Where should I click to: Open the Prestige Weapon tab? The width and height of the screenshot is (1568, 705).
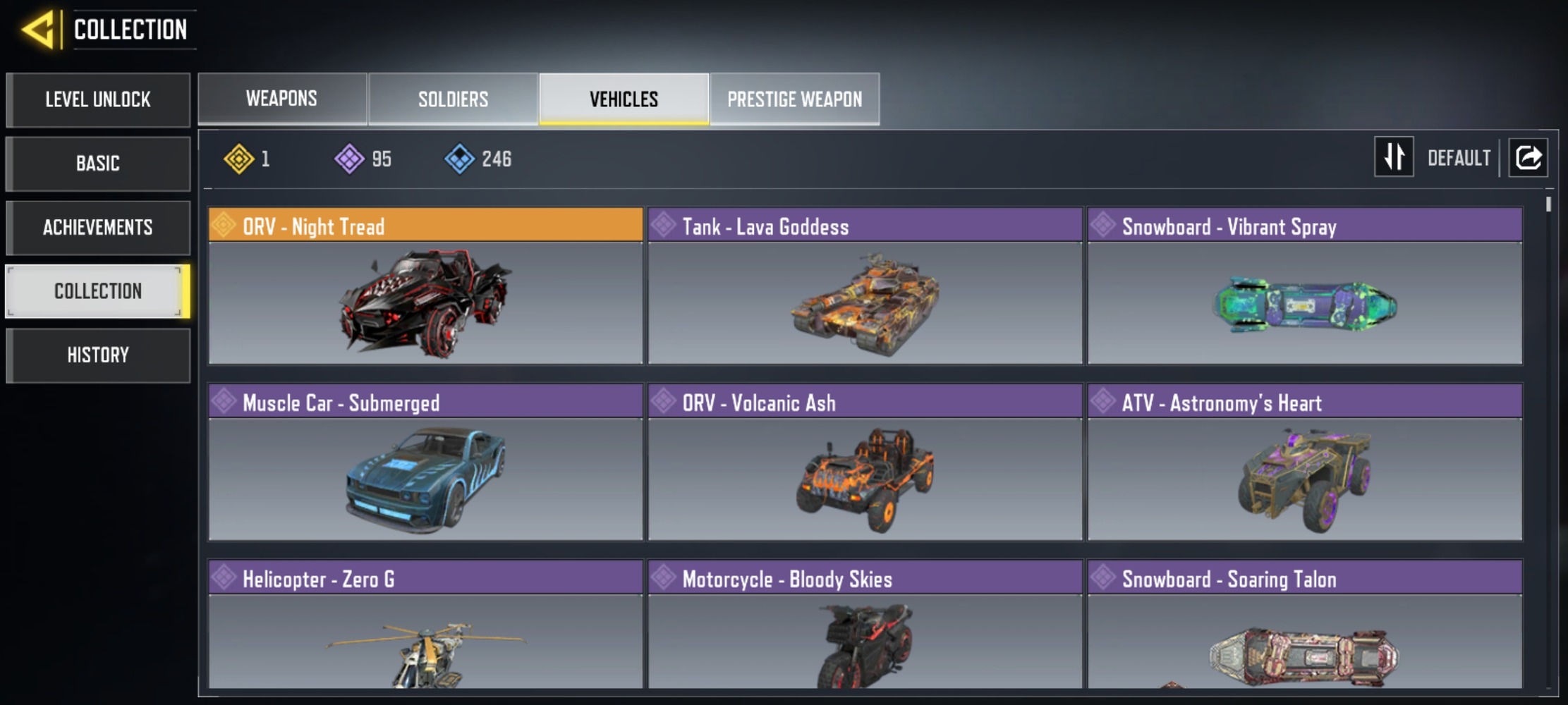[794, 99]
